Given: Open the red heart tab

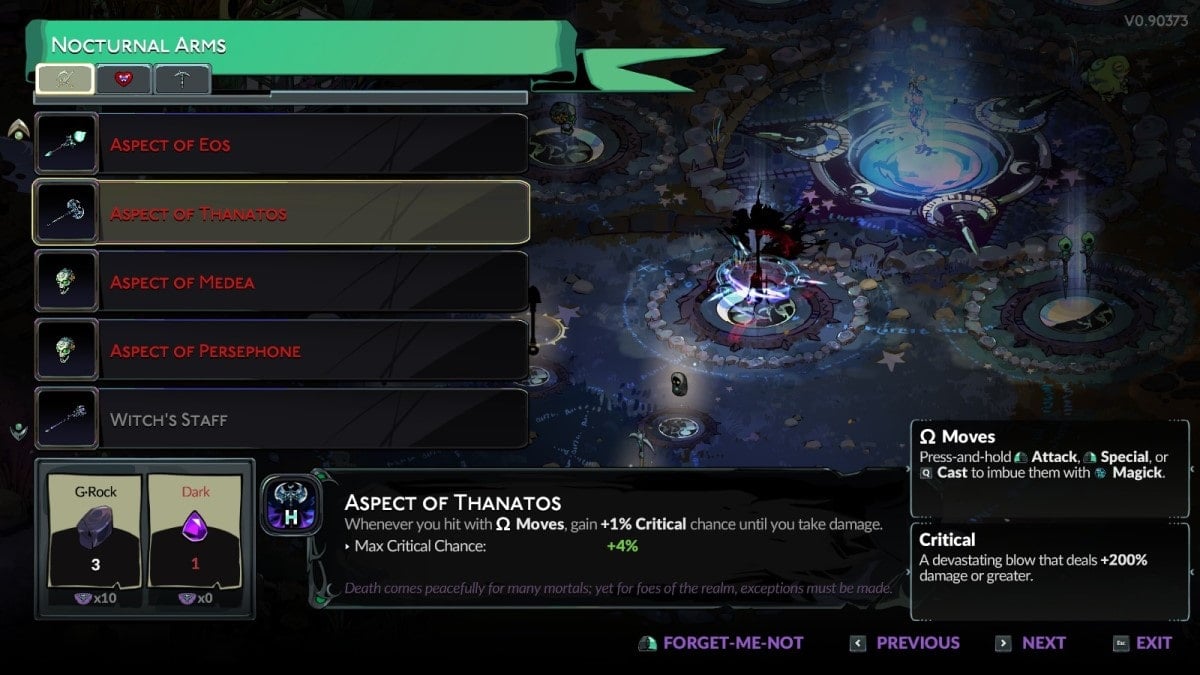Looking at the screenshot, I should tap(124, 79).
